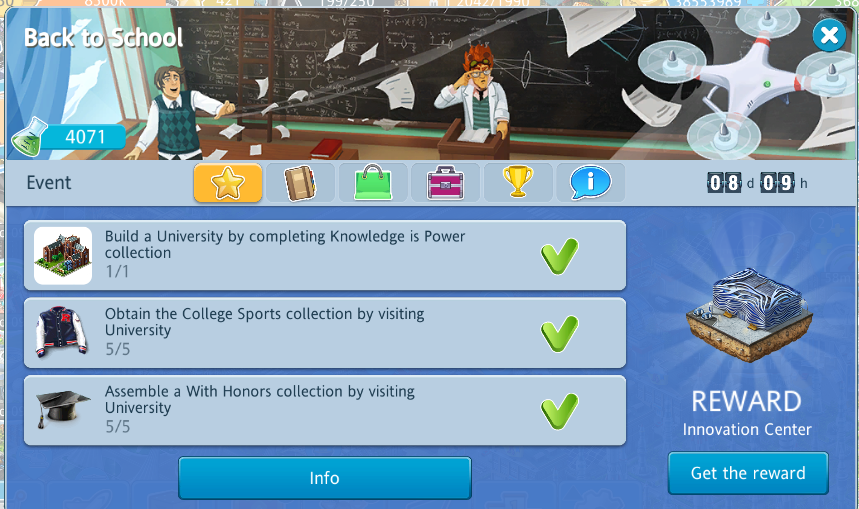Select the Build a University task row
859x509 pixels.
click(x=325, y=256)
